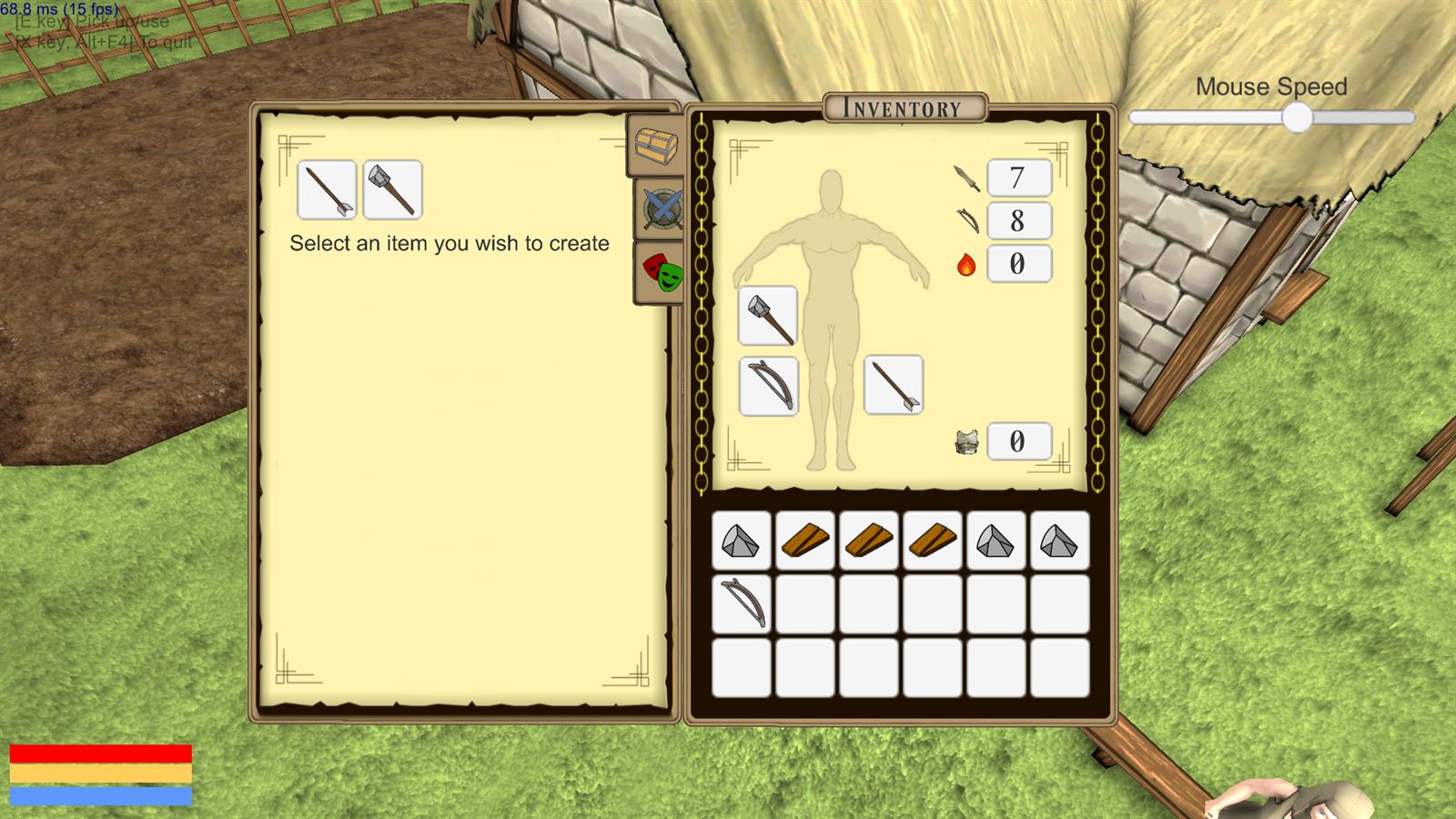
Task: Click the arrow equipment slot beside the body
Action: click(893, 383)
